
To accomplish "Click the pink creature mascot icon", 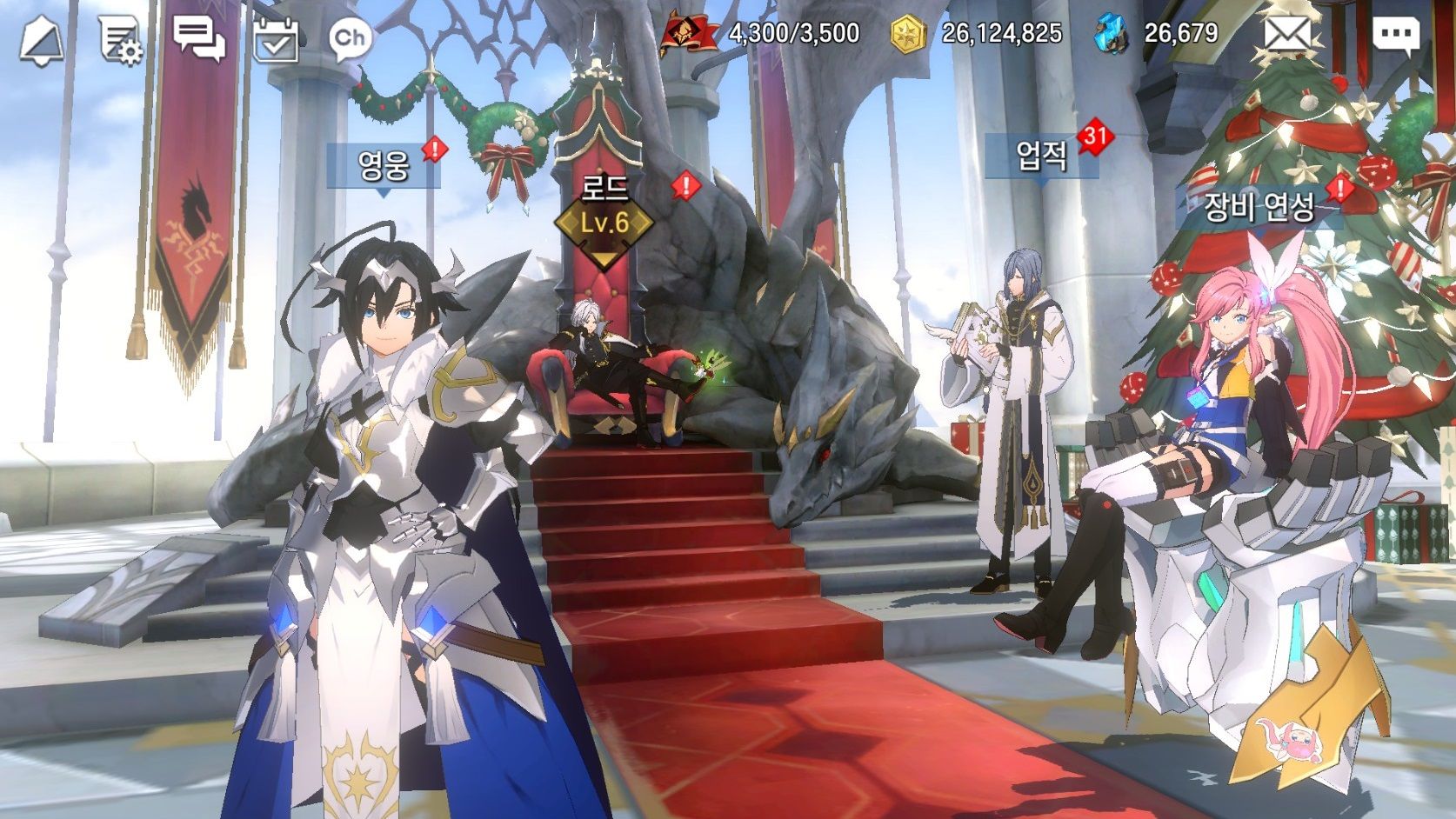I will pyautogui.click(x=1287, y=742).
